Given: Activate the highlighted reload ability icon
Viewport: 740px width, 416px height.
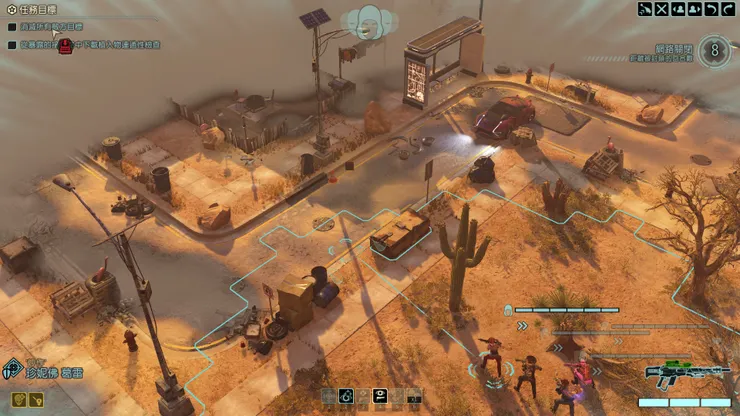Looking at the screenshot, I should click(x=346, y=397).
